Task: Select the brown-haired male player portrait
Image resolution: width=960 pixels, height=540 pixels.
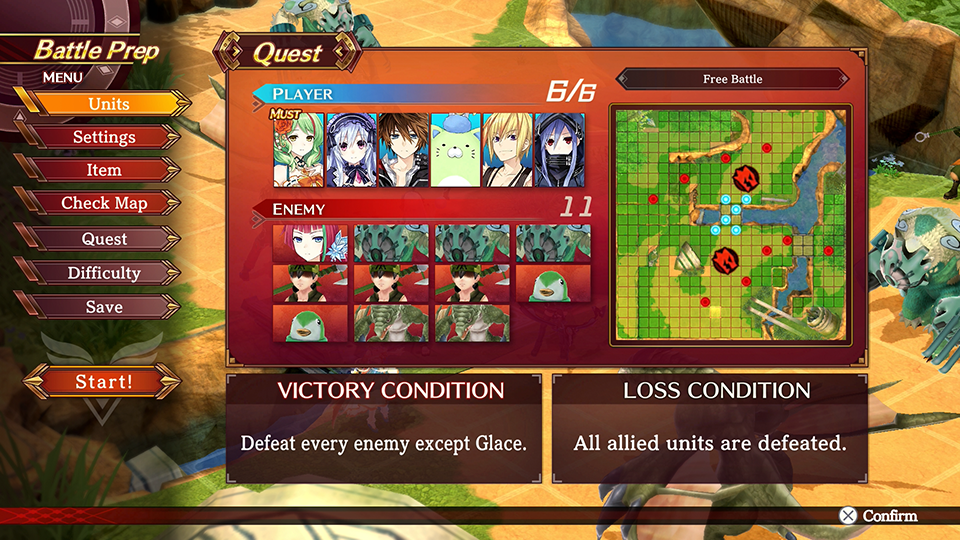Action: pos(403,149)
